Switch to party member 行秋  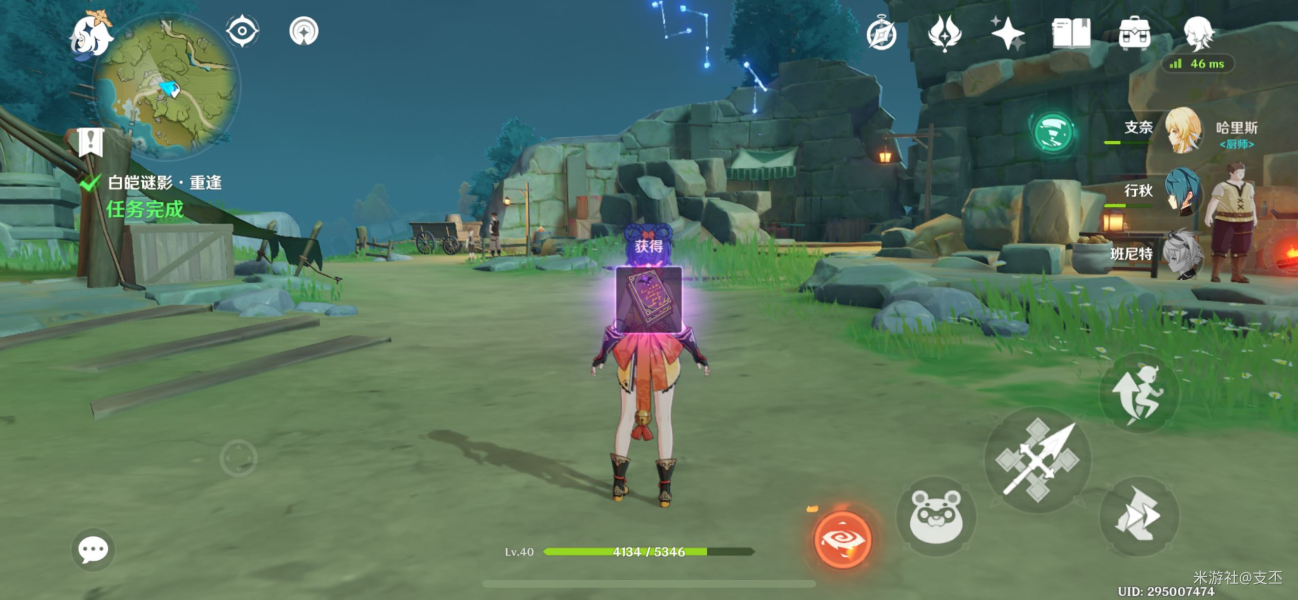1182,190
